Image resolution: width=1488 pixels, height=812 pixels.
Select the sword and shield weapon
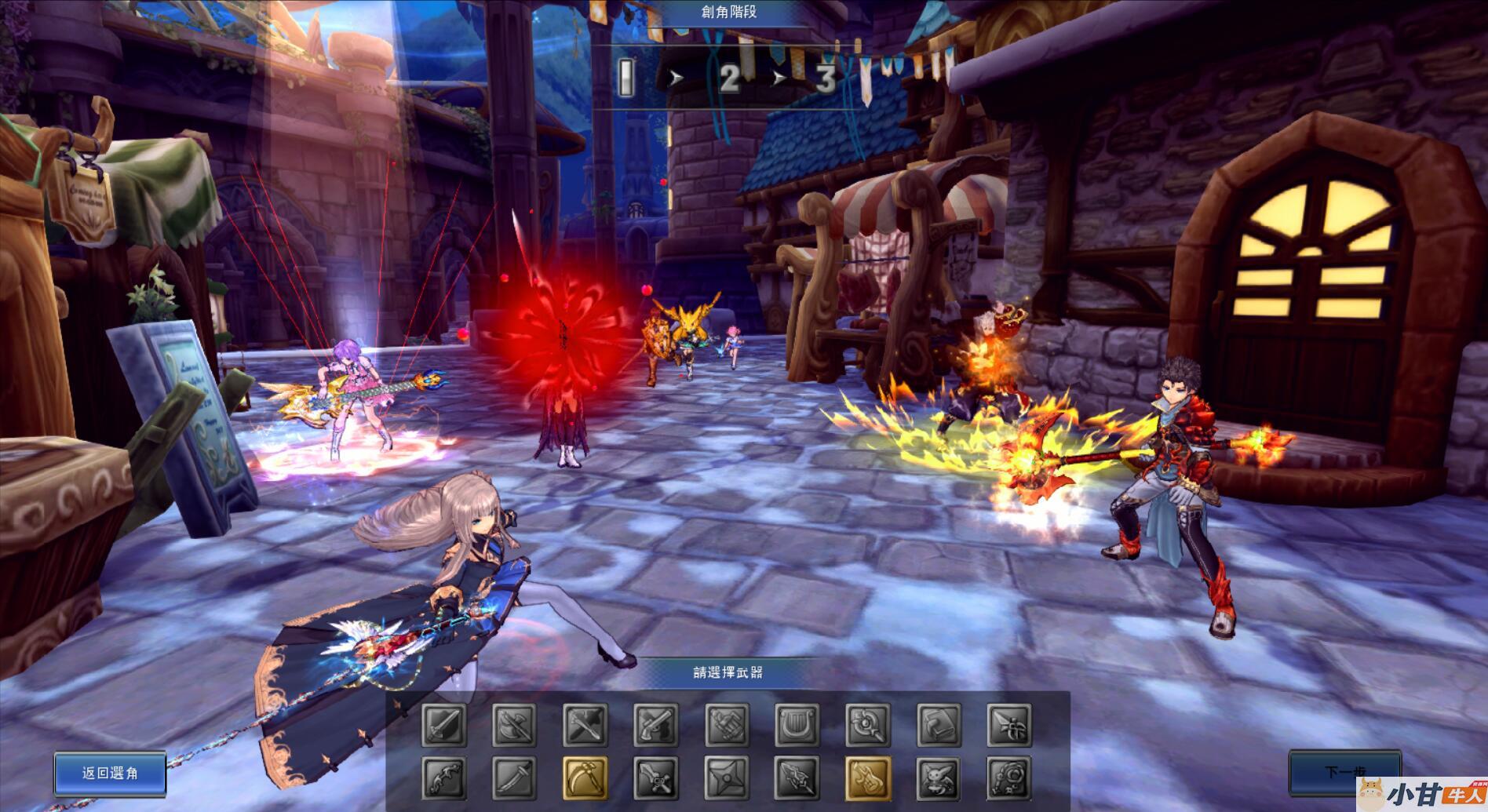click(444, 724)
